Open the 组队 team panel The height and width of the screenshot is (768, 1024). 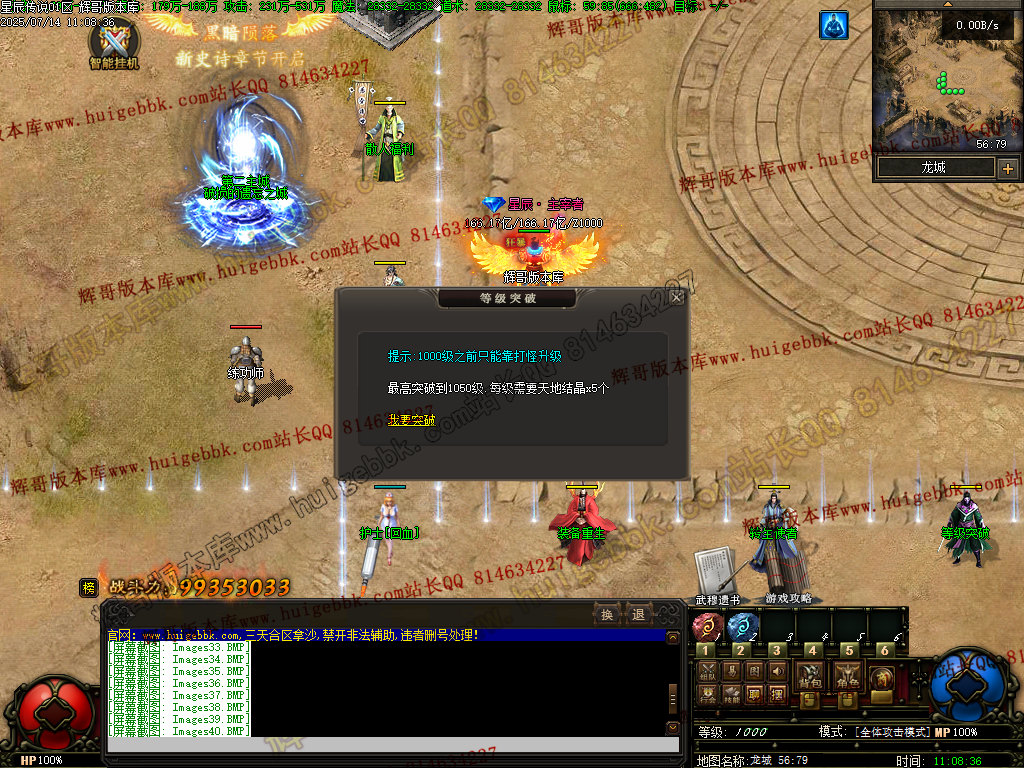(706, 671)
